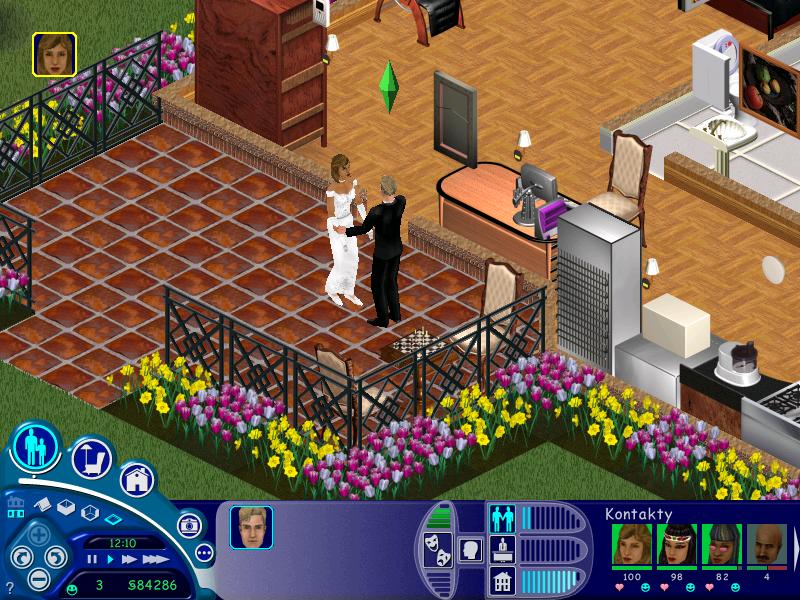The width and height of the screenshot is (800, 600).
Task: Select the contact with relationship score 98
Action: point(677,546)
